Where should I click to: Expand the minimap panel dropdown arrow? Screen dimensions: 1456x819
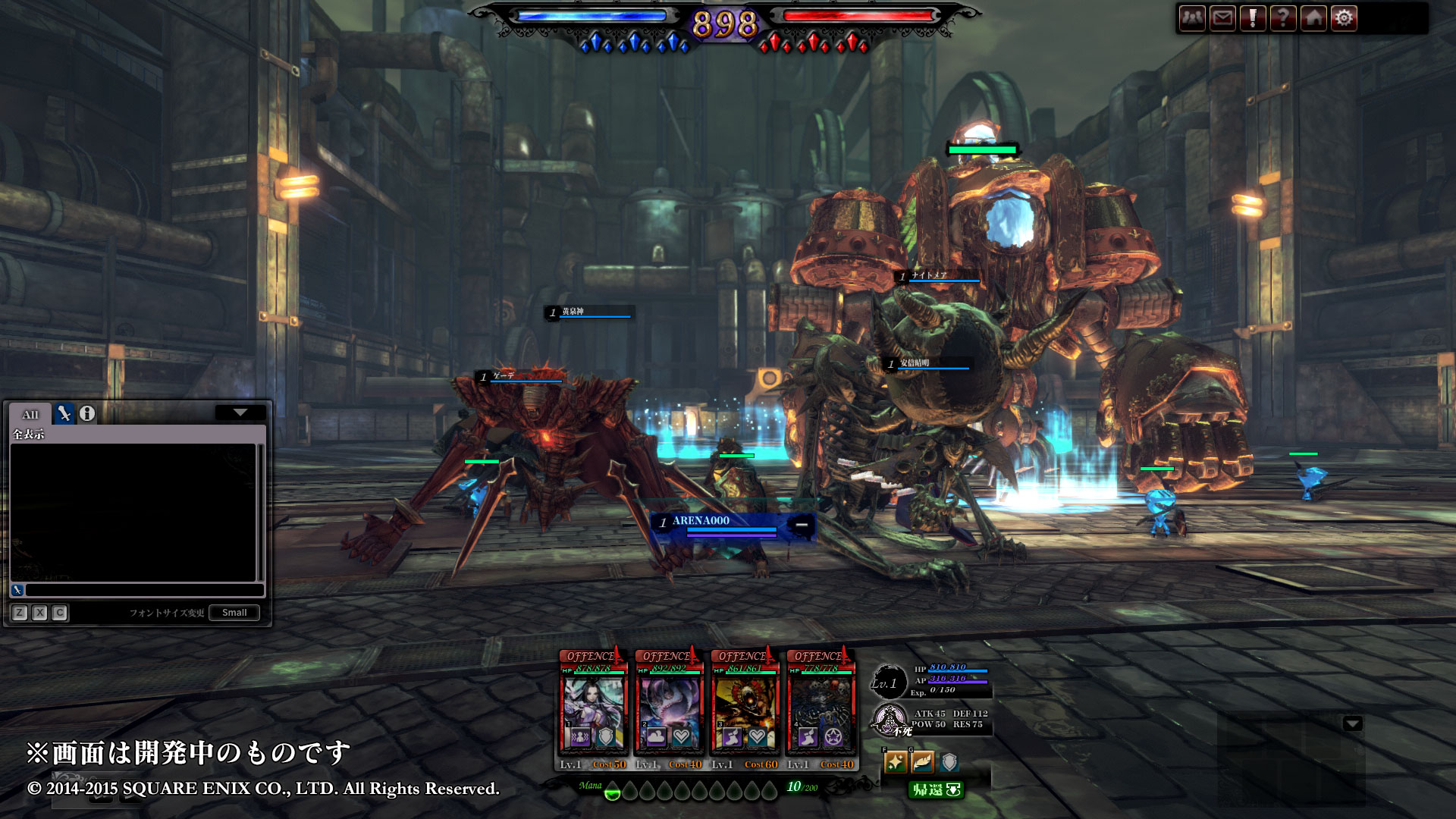point(1352,723)
